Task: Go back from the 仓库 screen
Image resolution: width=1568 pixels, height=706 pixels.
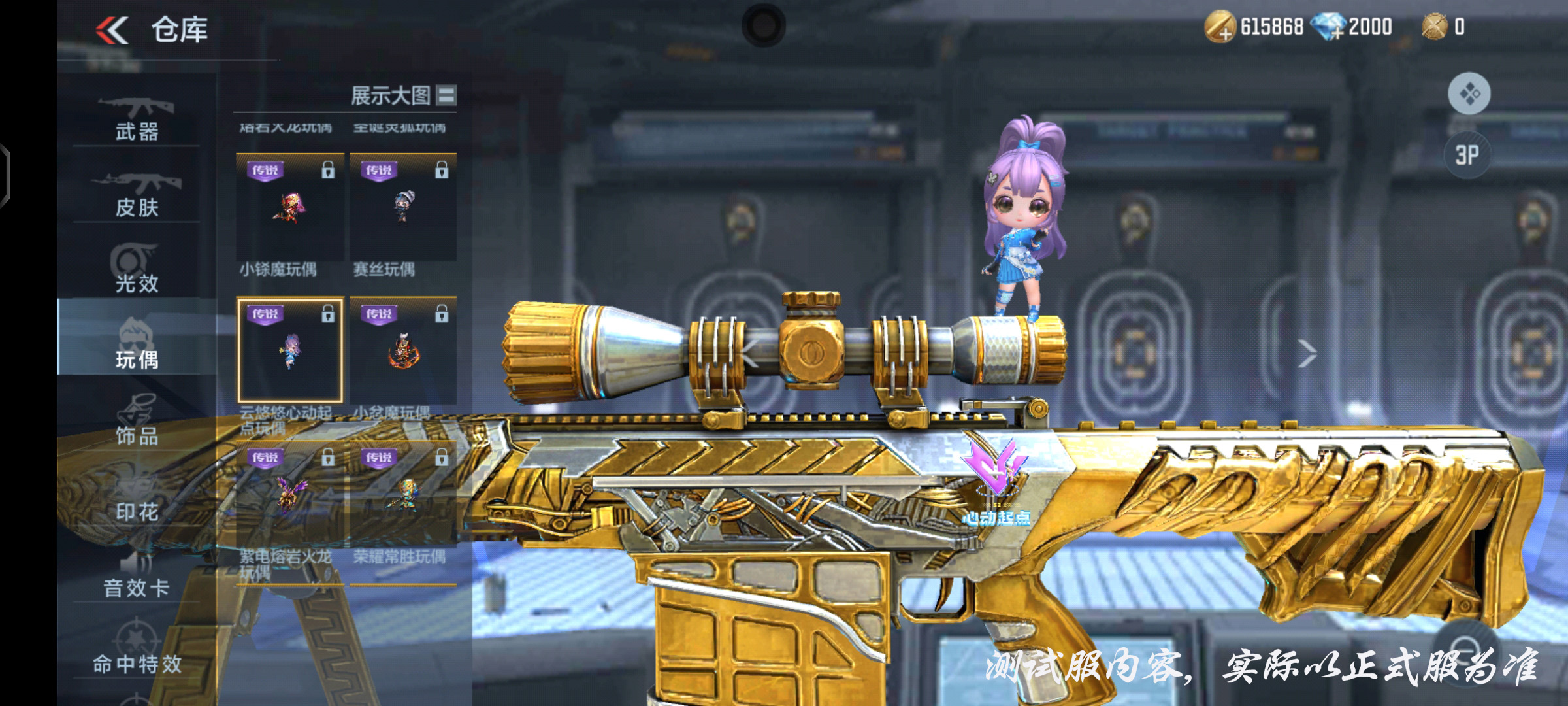Action: (x=112, y=30)
